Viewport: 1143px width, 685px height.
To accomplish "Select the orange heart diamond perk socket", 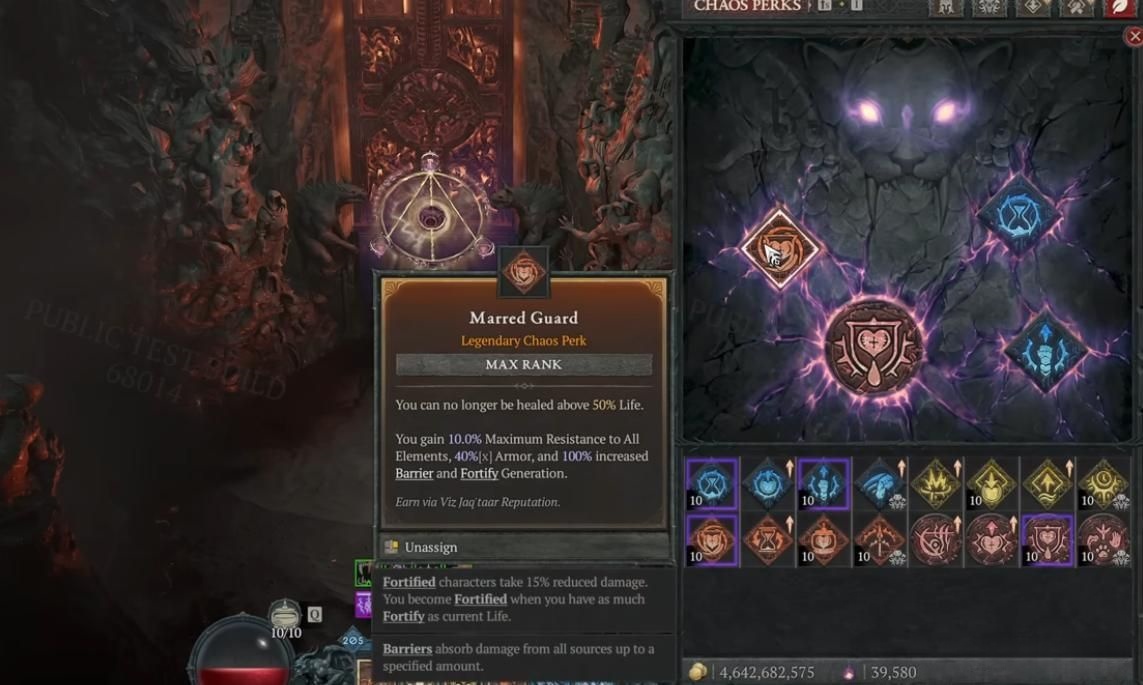I will [780, 248].
